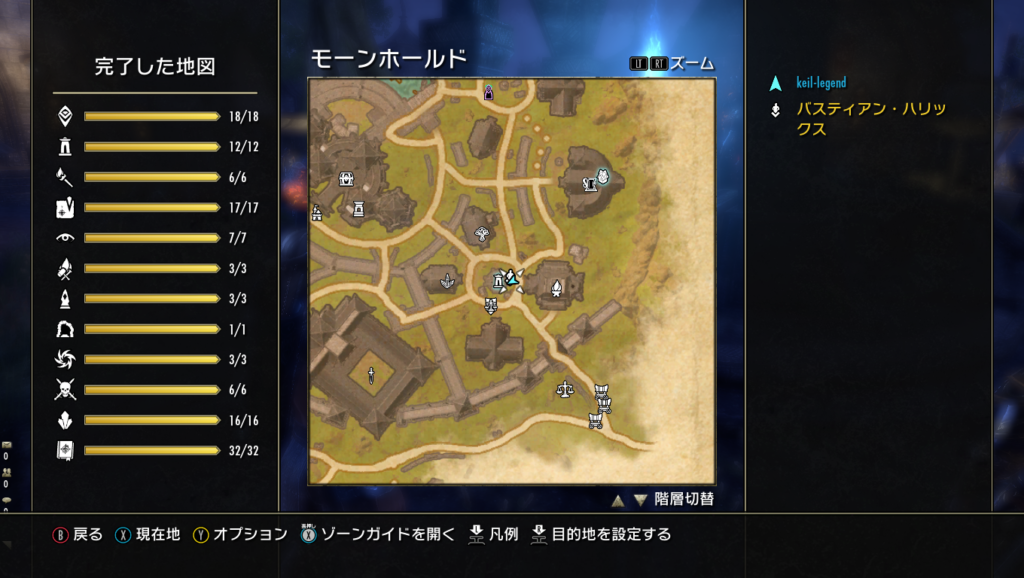
Task: Choose the small house marker at the map's west edge
Action: point(317,212)
